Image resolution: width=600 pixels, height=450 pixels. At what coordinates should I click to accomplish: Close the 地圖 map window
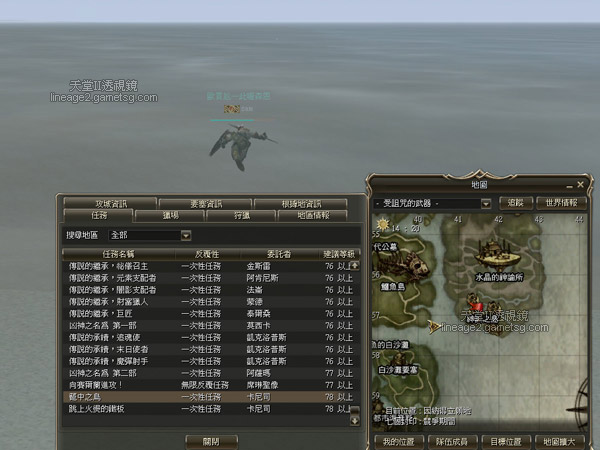(x=580, y=185)
